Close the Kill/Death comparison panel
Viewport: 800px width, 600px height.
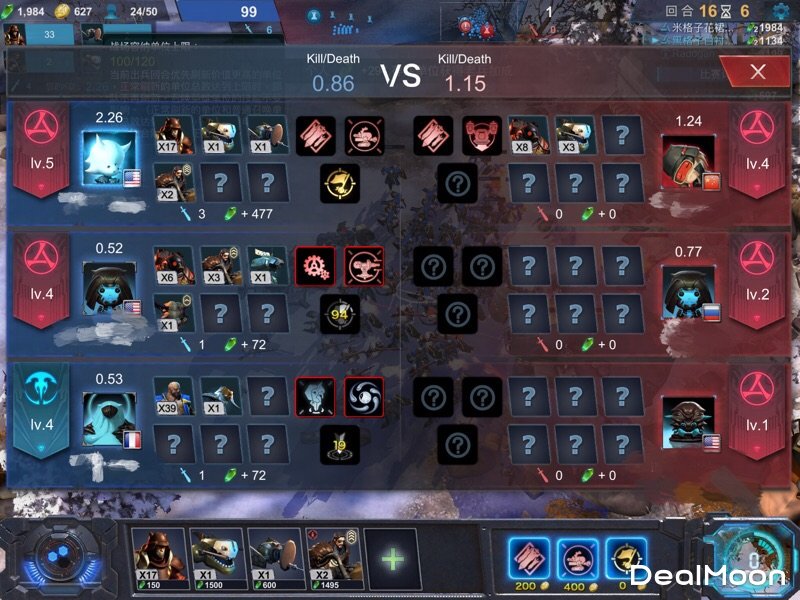tap(758, 71)
